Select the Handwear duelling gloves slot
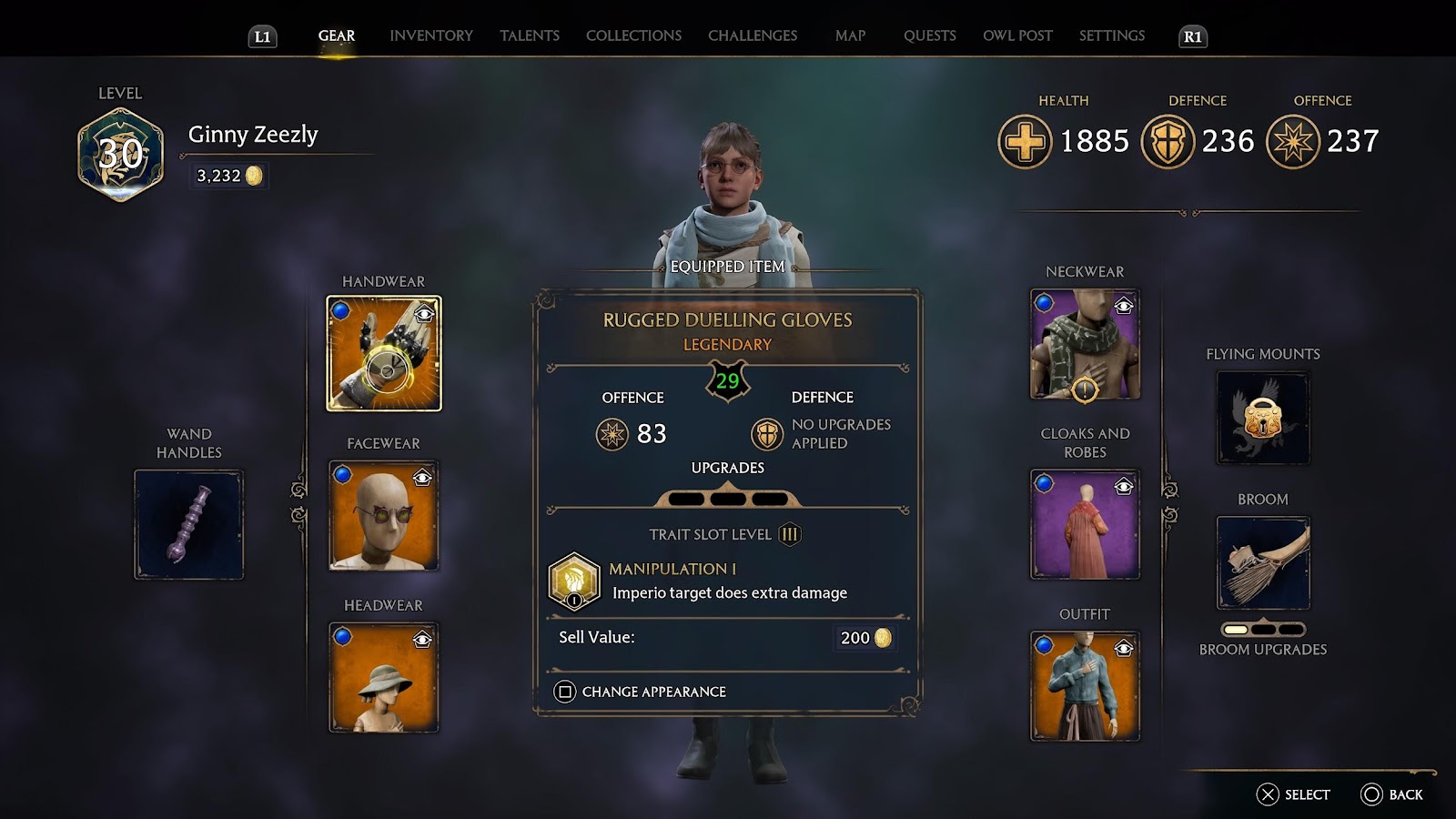 (384, 354)
